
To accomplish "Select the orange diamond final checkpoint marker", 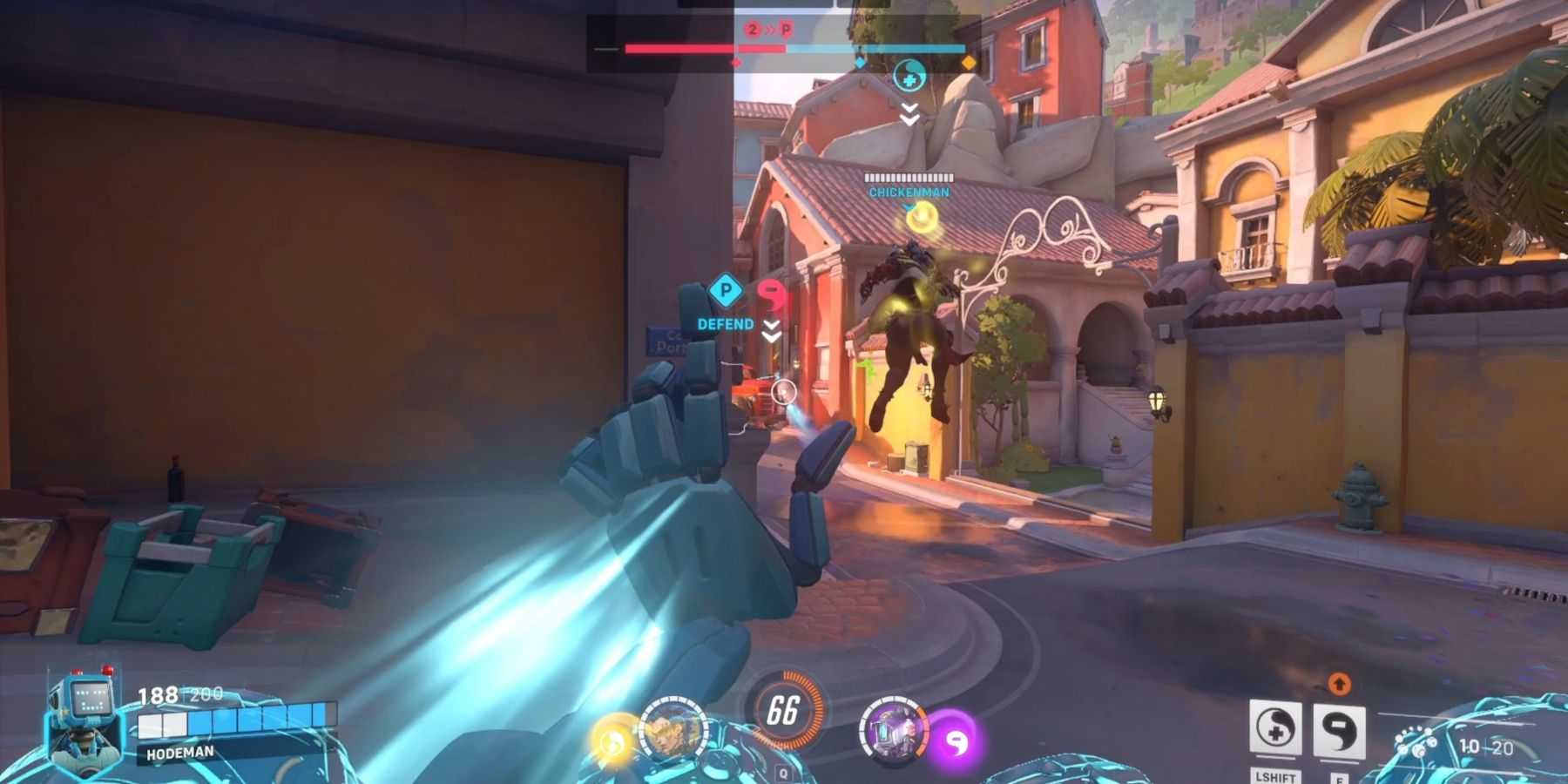I will point(969,63).
